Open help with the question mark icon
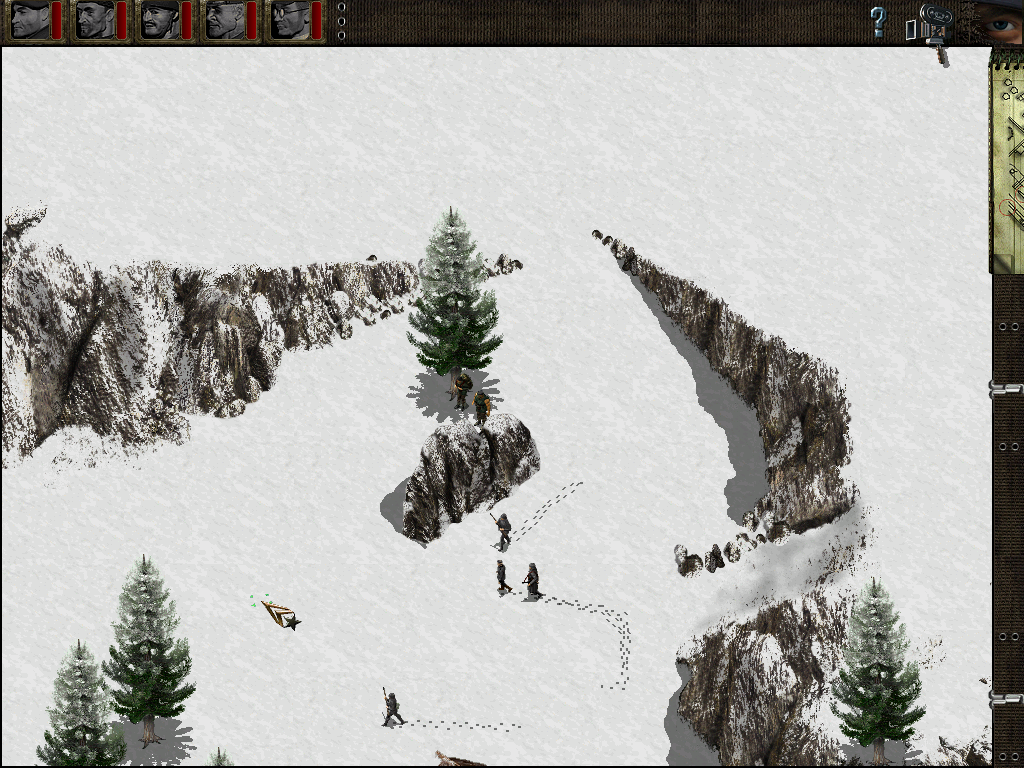 coord(878,21)
